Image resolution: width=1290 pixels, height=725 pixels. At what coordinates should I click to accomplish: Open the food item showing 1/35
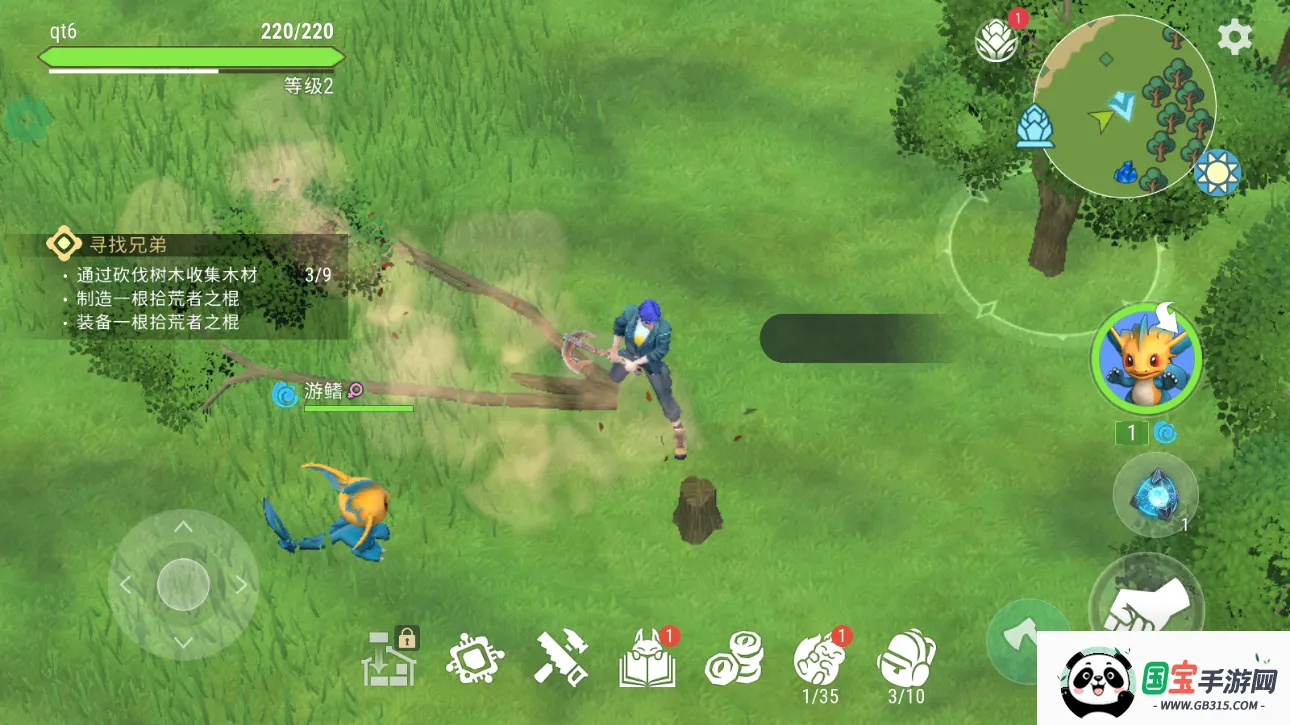pyautogui.click(x=818, y=656)
